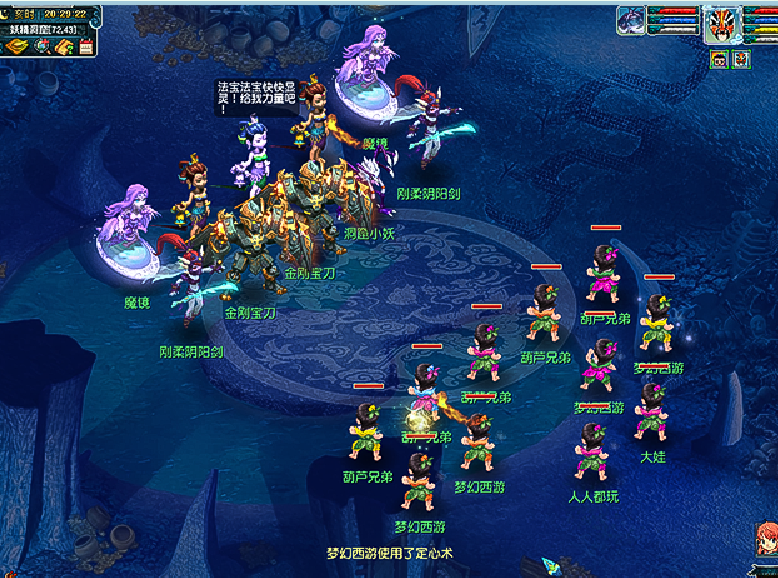The image size is (778, 578).
Task: Click the opera mask character portrait
Action: 720,24
